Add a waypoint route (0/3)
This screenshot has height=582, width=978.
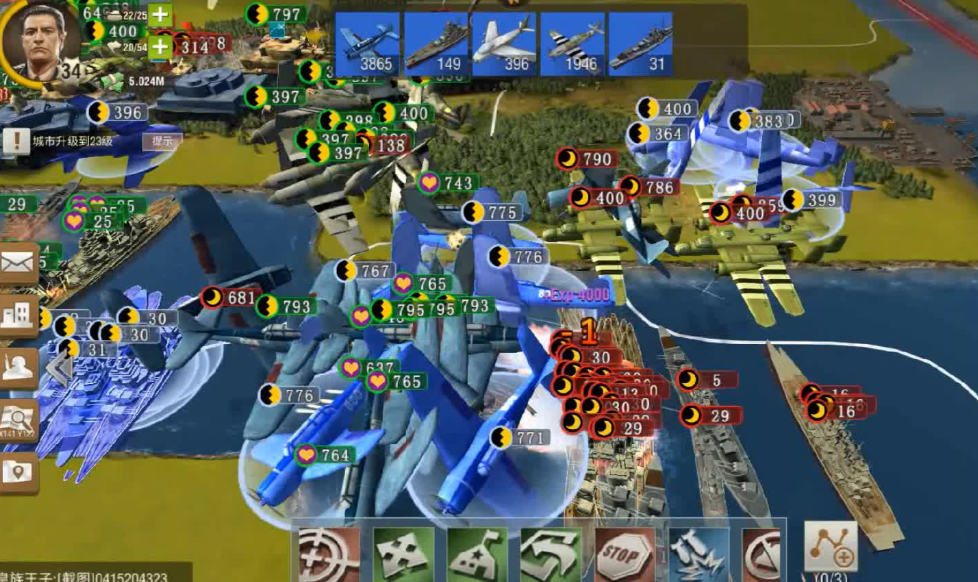[x=830, y=547]
